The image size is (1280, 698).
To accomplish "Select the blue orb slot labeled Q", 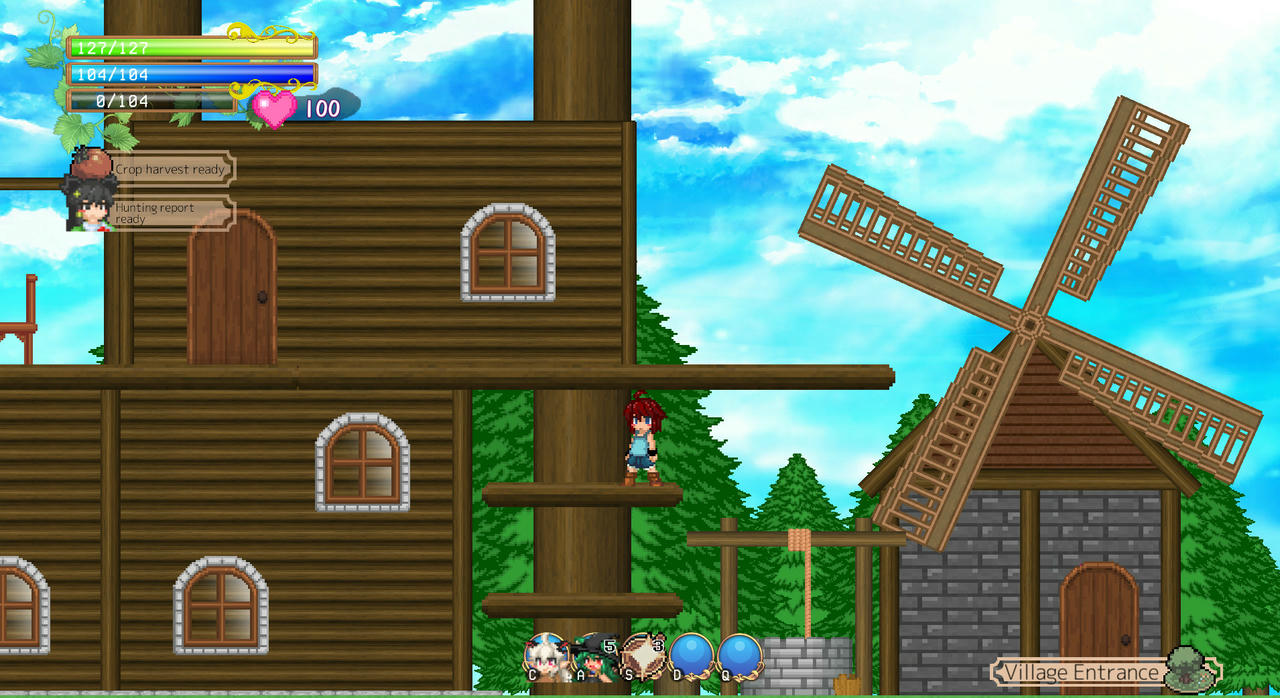I will coord(739,655).
